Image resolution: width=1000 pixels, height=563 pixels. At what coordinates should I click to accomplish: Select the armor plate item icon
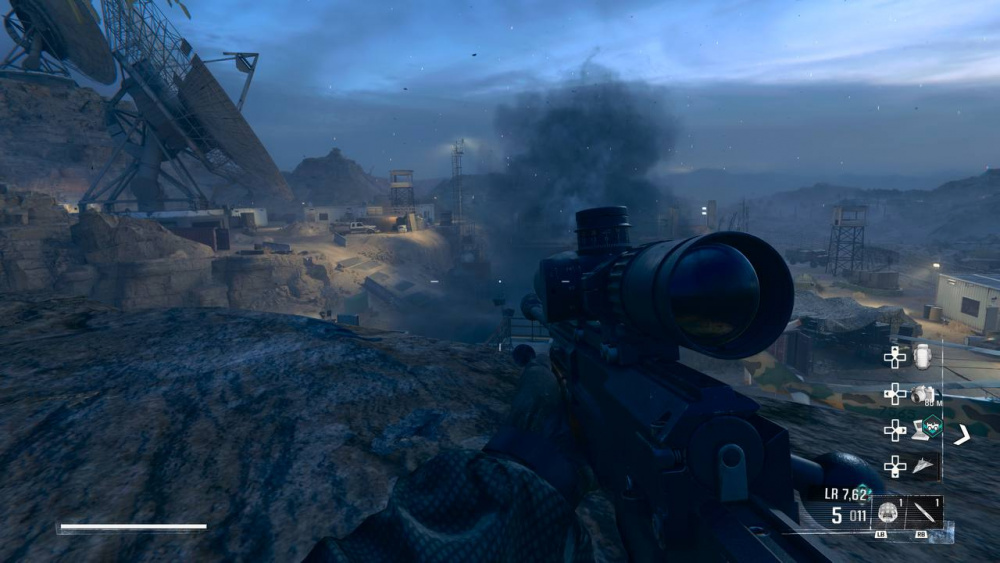(922, 355)
